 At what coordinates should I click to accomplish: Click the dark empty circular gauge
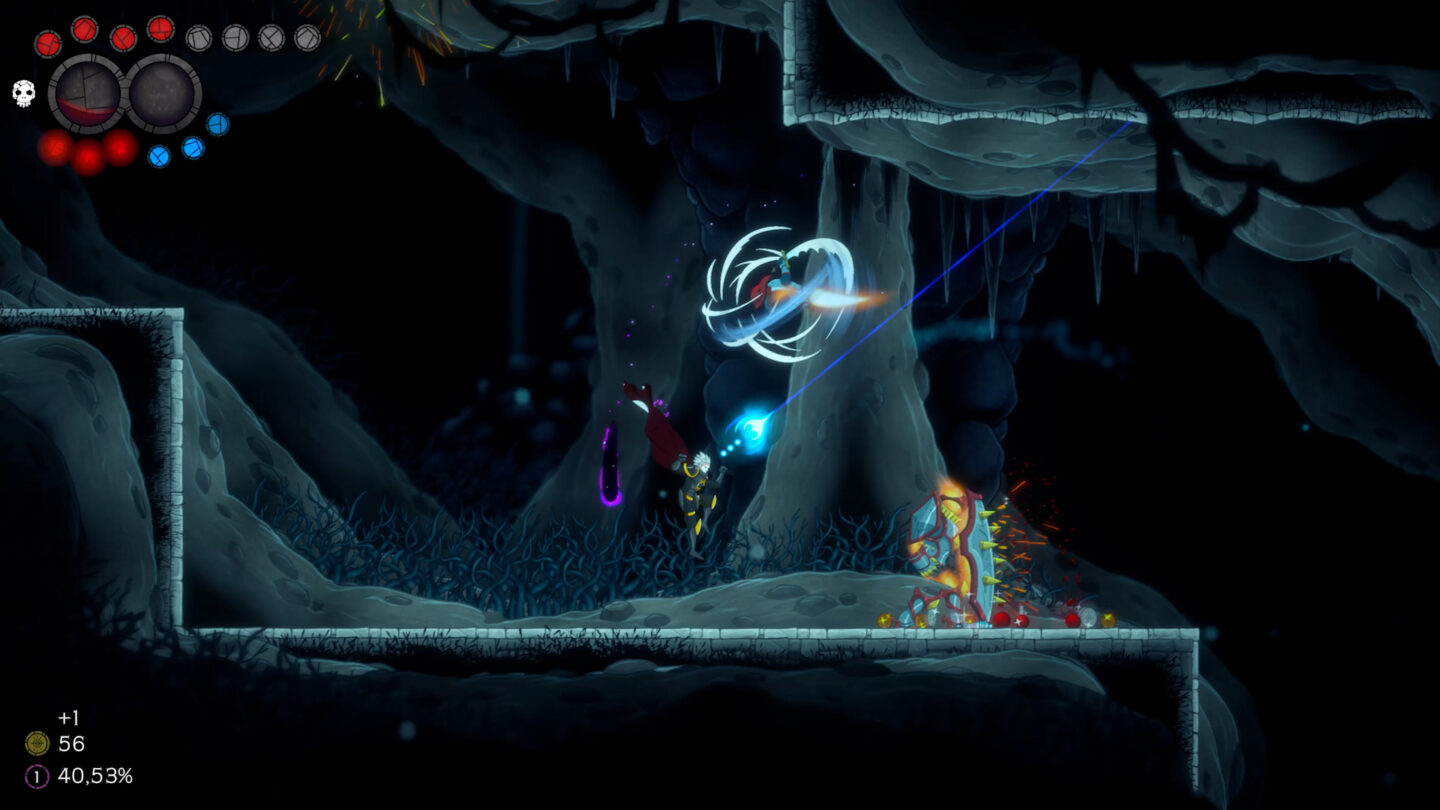162,95
